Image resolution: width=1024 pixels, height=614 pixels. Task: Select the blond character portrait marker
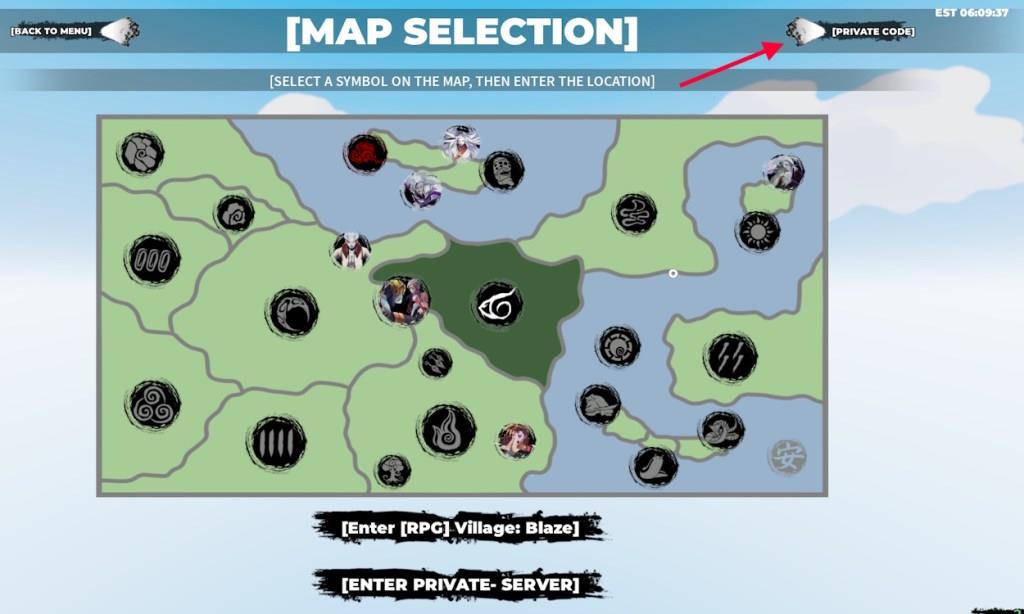[404, 301]
